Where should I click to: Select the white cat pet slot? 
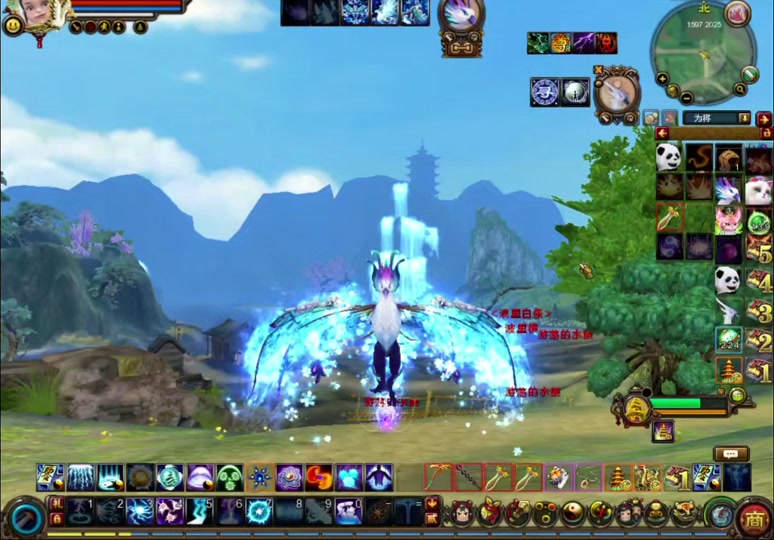pos(758,188)
